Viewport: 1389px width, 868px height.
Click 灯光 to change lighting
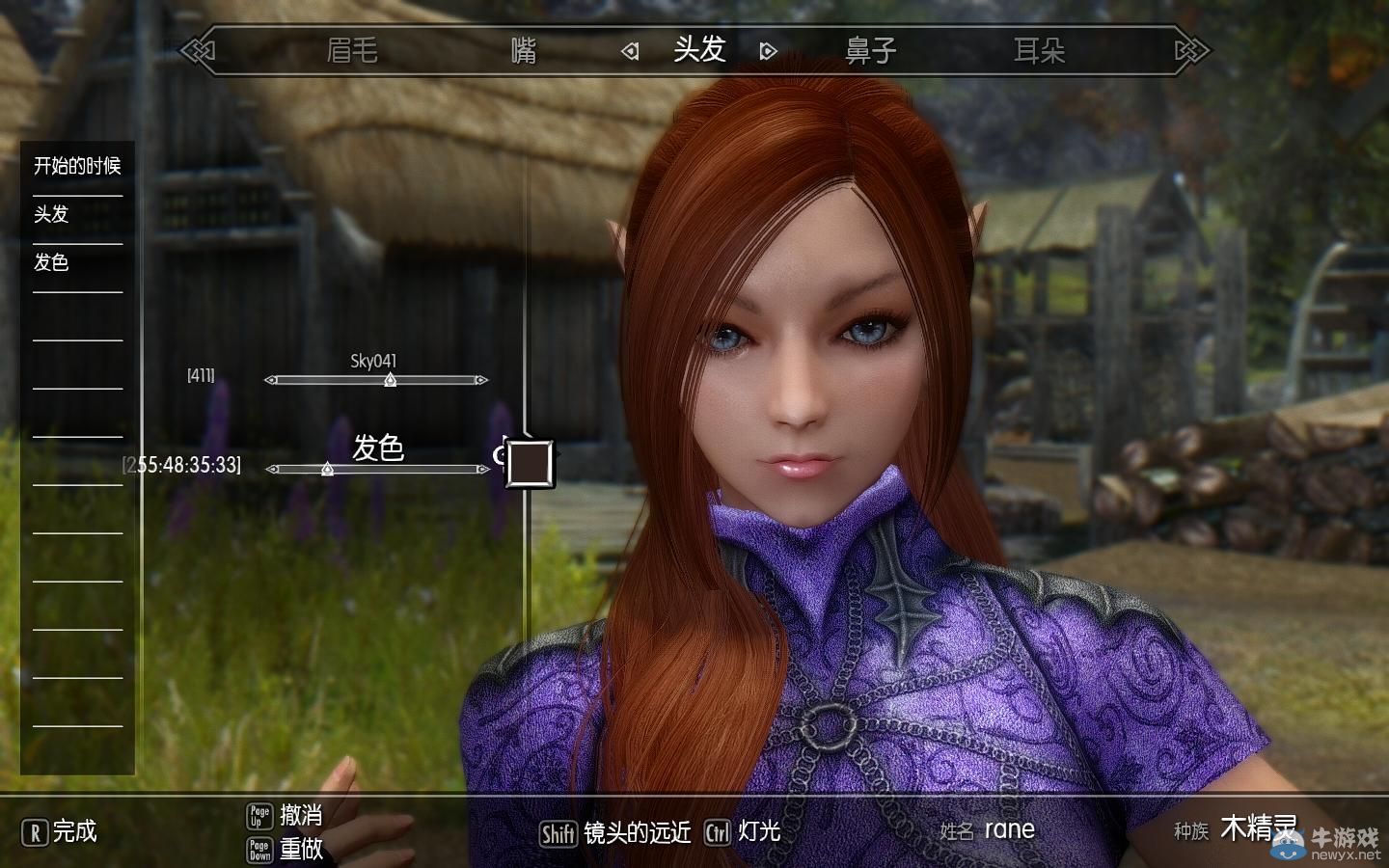[761, 831]
